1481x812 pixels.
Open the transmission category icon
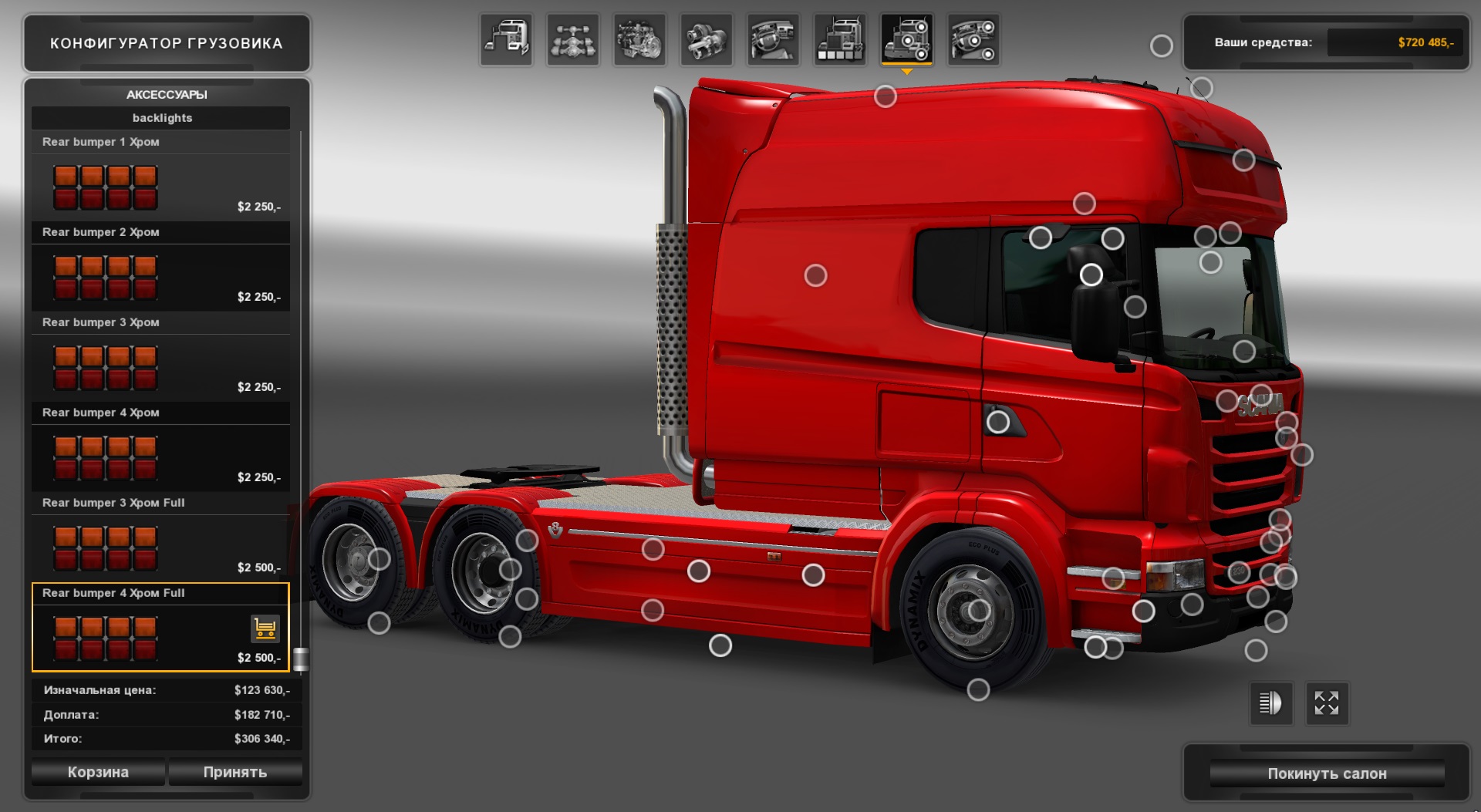[707, 40]
